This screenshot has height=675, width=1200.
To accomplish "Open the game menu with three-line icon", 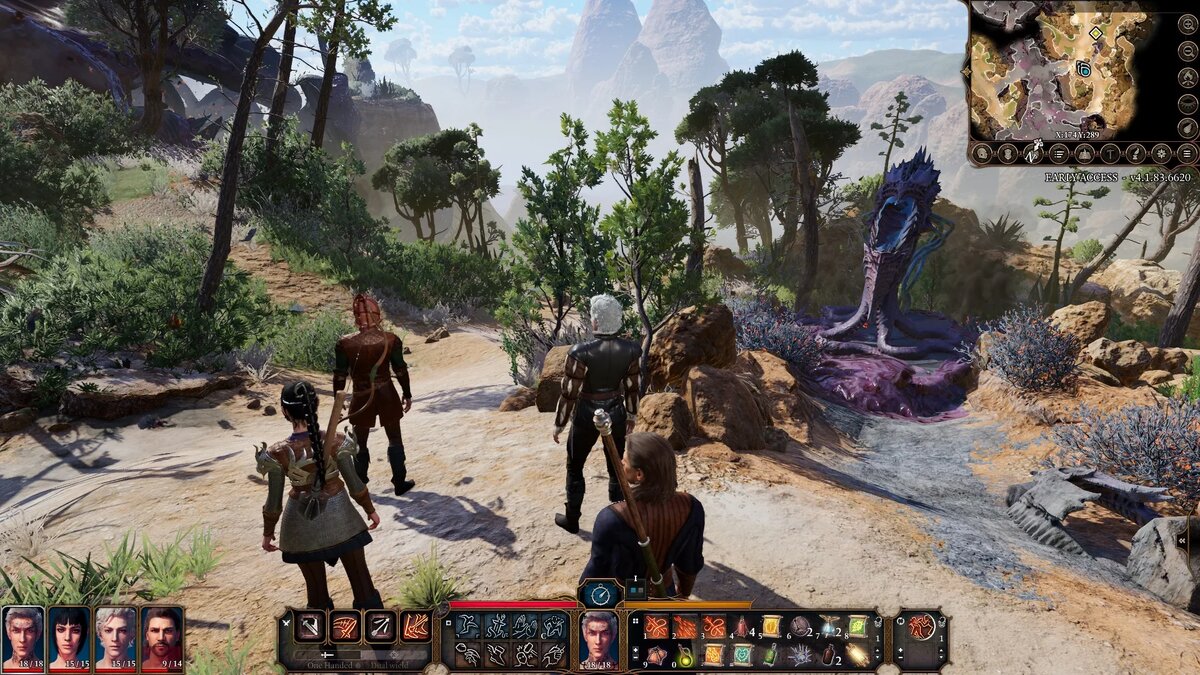I will 1186,153.
